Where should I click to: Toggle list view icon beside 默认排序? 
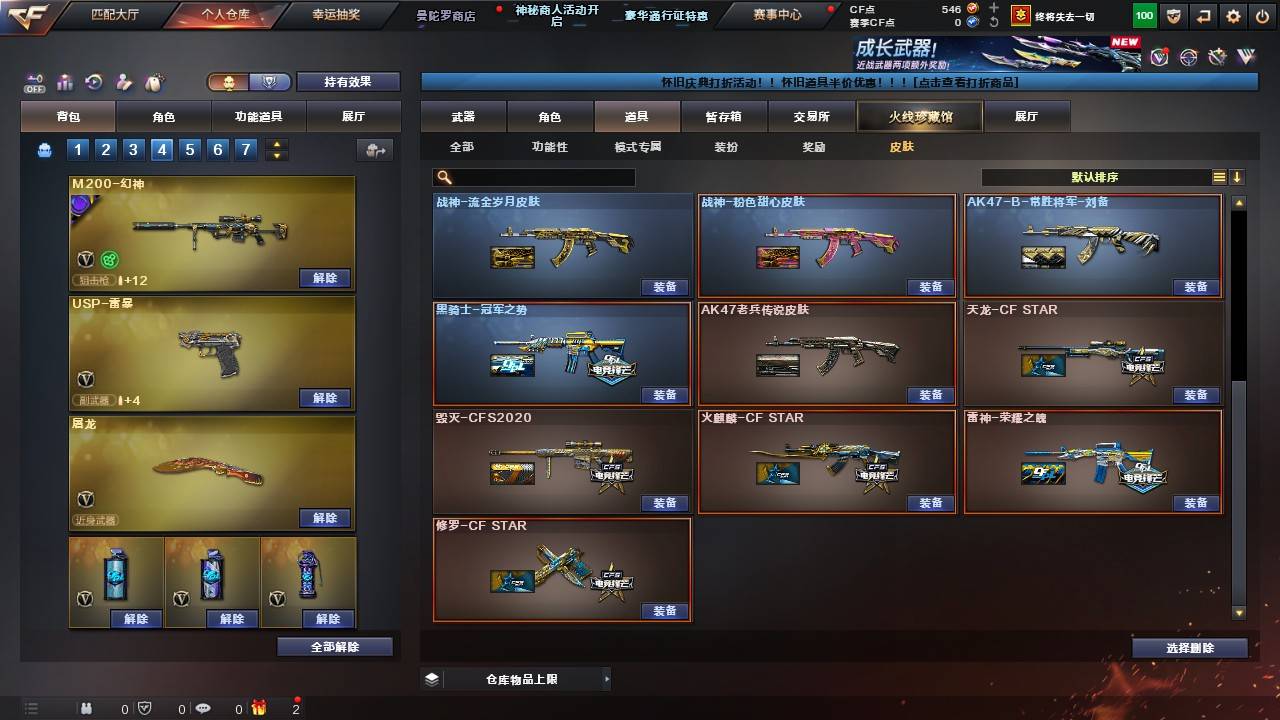[x=1219, y=176]
